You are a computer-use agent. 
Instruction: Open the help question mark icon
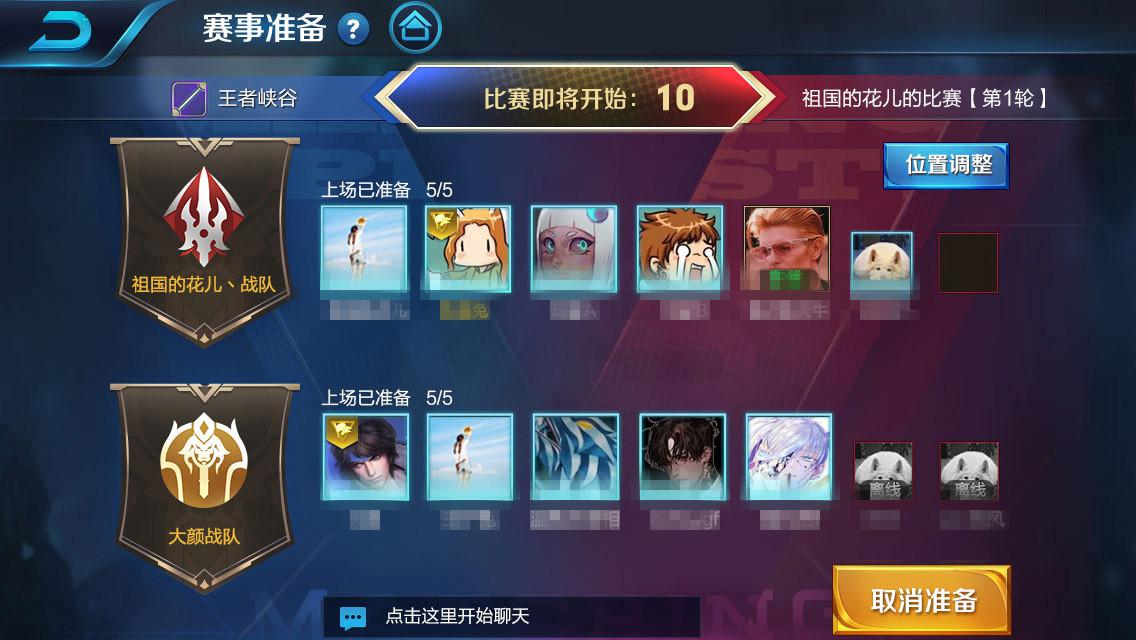[353, 29]
